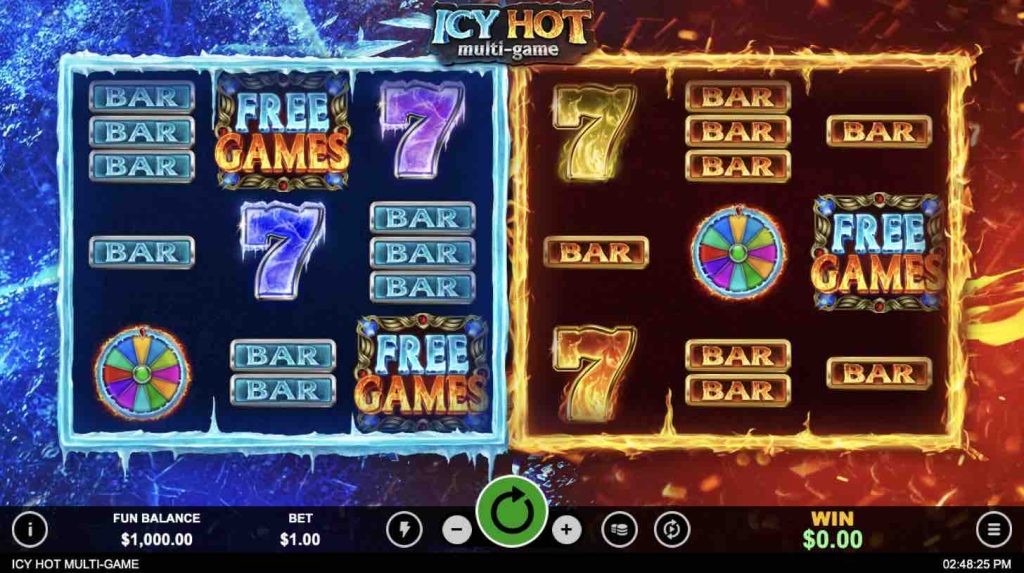Decrease the bet with the minus button
This screenshot has width=1024, height=573.
(457, 529)
